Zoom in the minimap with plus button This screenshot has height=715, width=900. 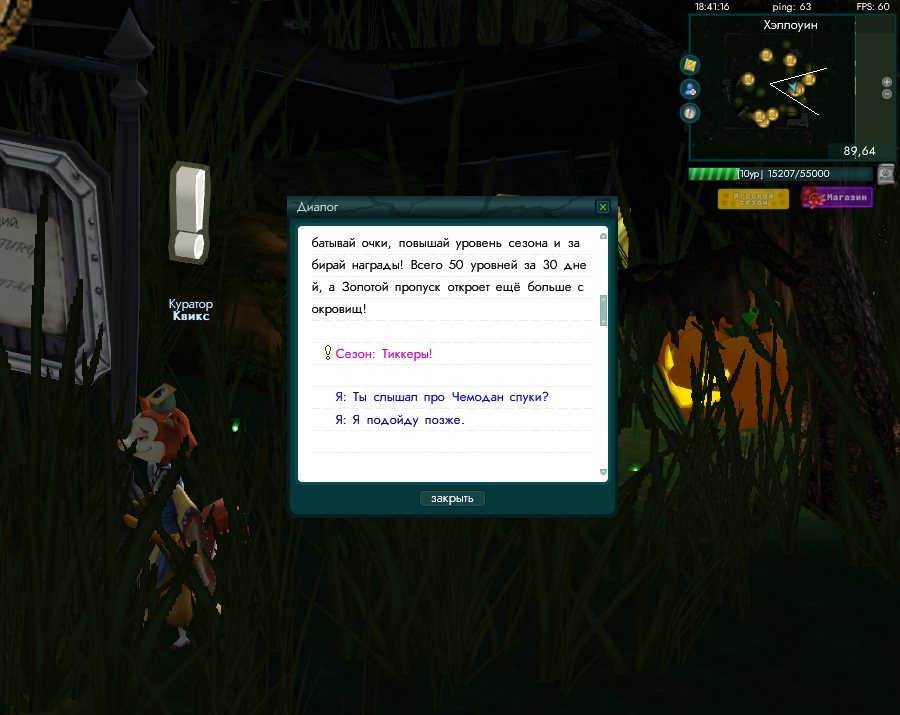(887, 82)
